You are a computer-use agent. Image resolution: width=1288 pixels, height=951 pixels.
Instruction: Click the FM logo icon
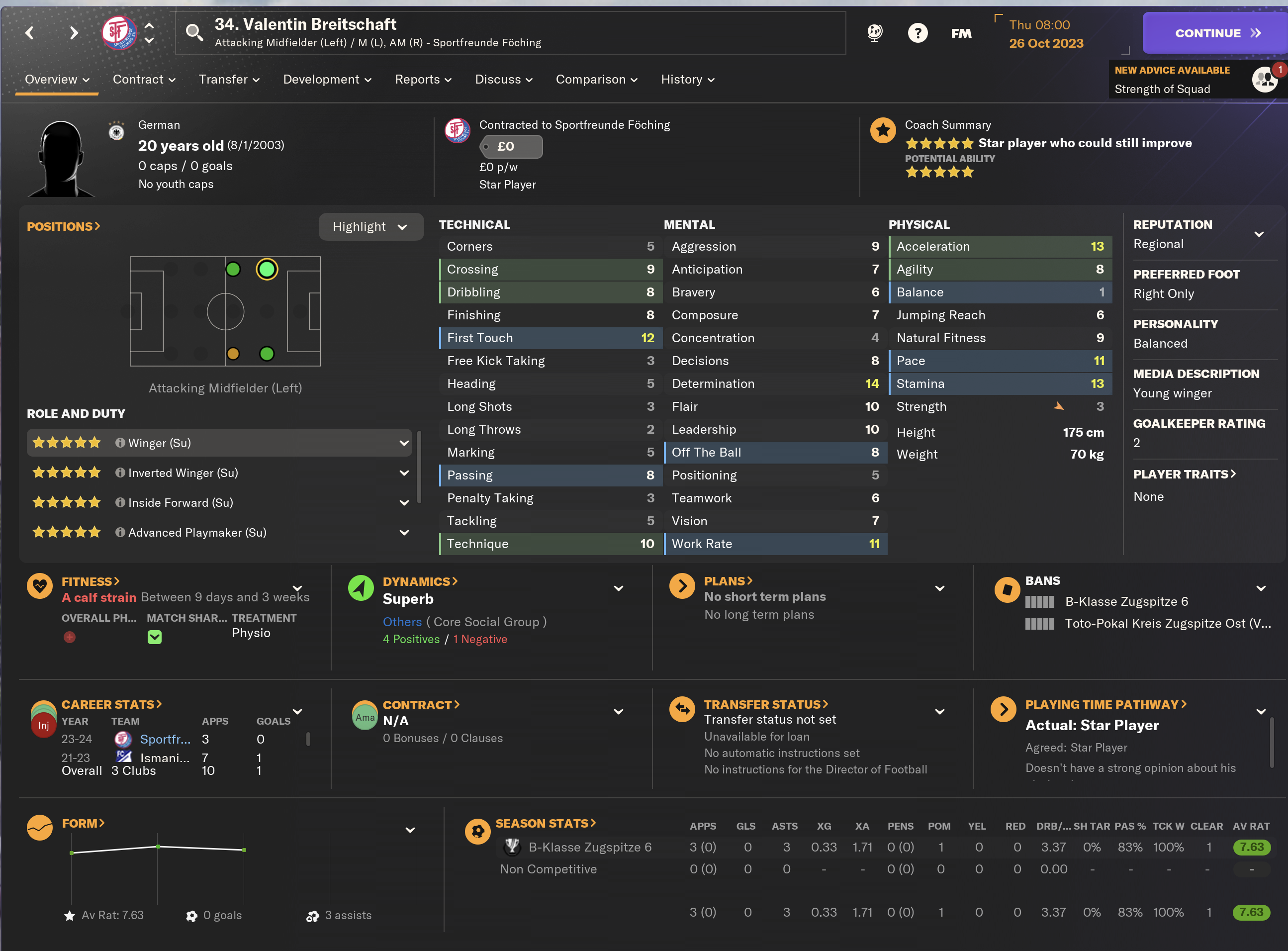click(x=961, y=33)
